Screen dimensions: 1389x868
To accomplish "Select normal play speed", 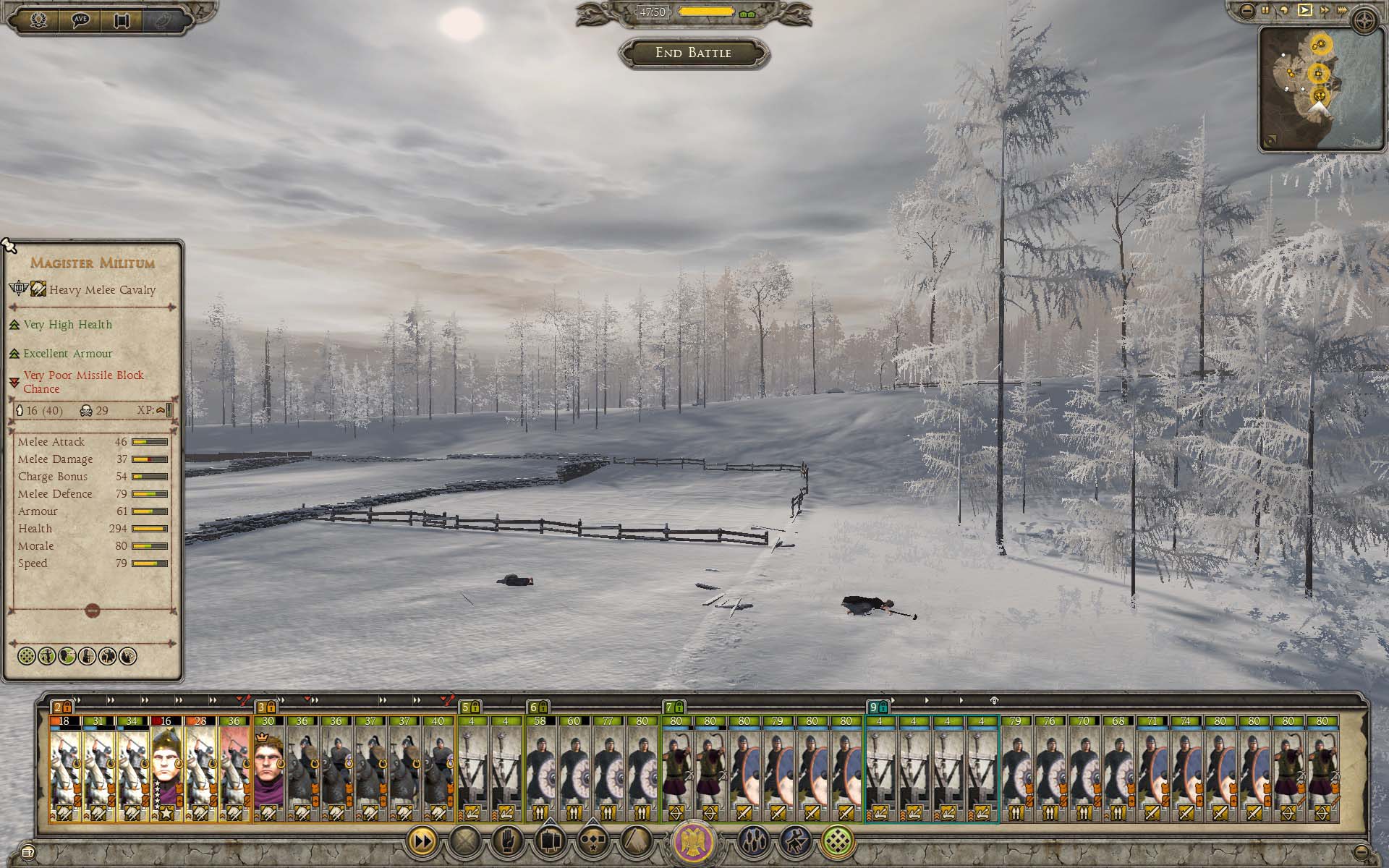I will coord(1304,10).
